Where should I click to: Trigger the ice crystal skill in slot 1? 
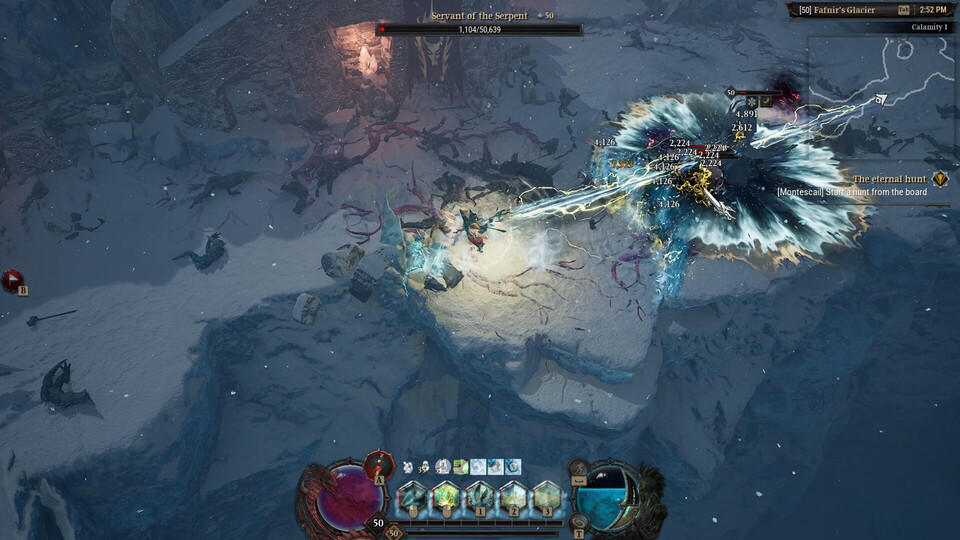480,496
